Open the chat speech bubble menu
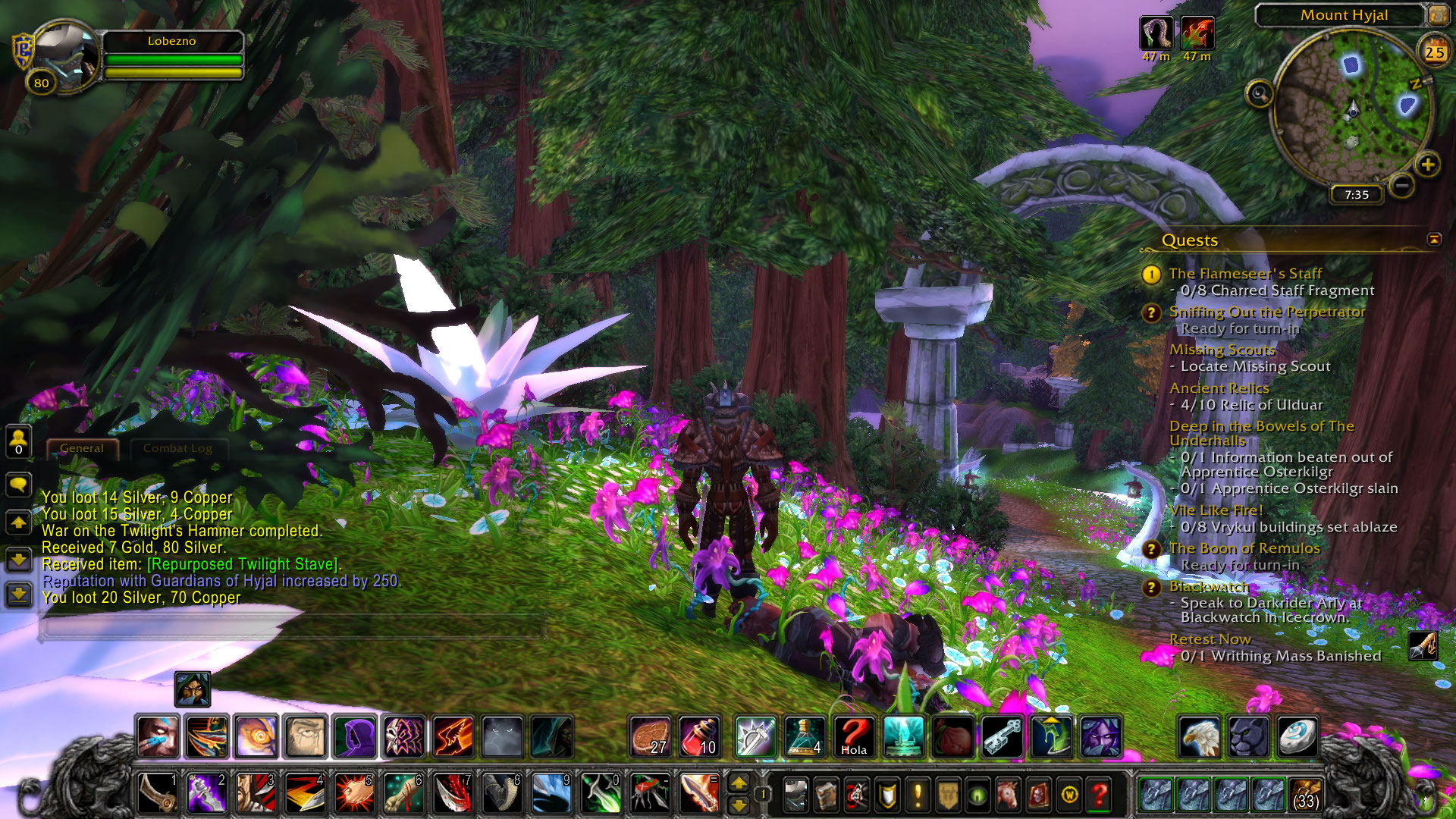The width and height of the screenshot is (1456, 819). coord(18,484)
